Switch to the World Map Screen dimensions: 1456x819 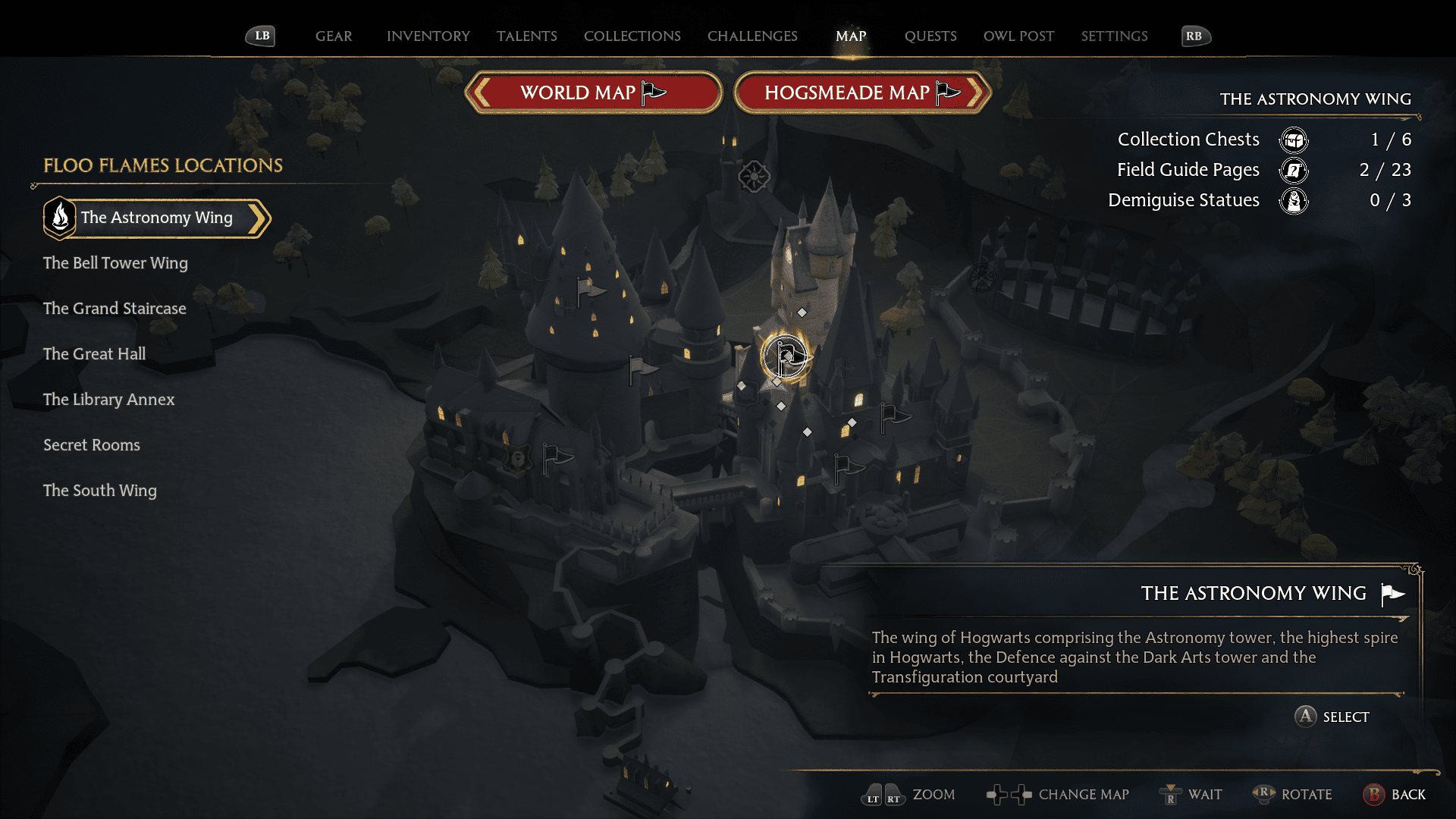tap(593, 93)
